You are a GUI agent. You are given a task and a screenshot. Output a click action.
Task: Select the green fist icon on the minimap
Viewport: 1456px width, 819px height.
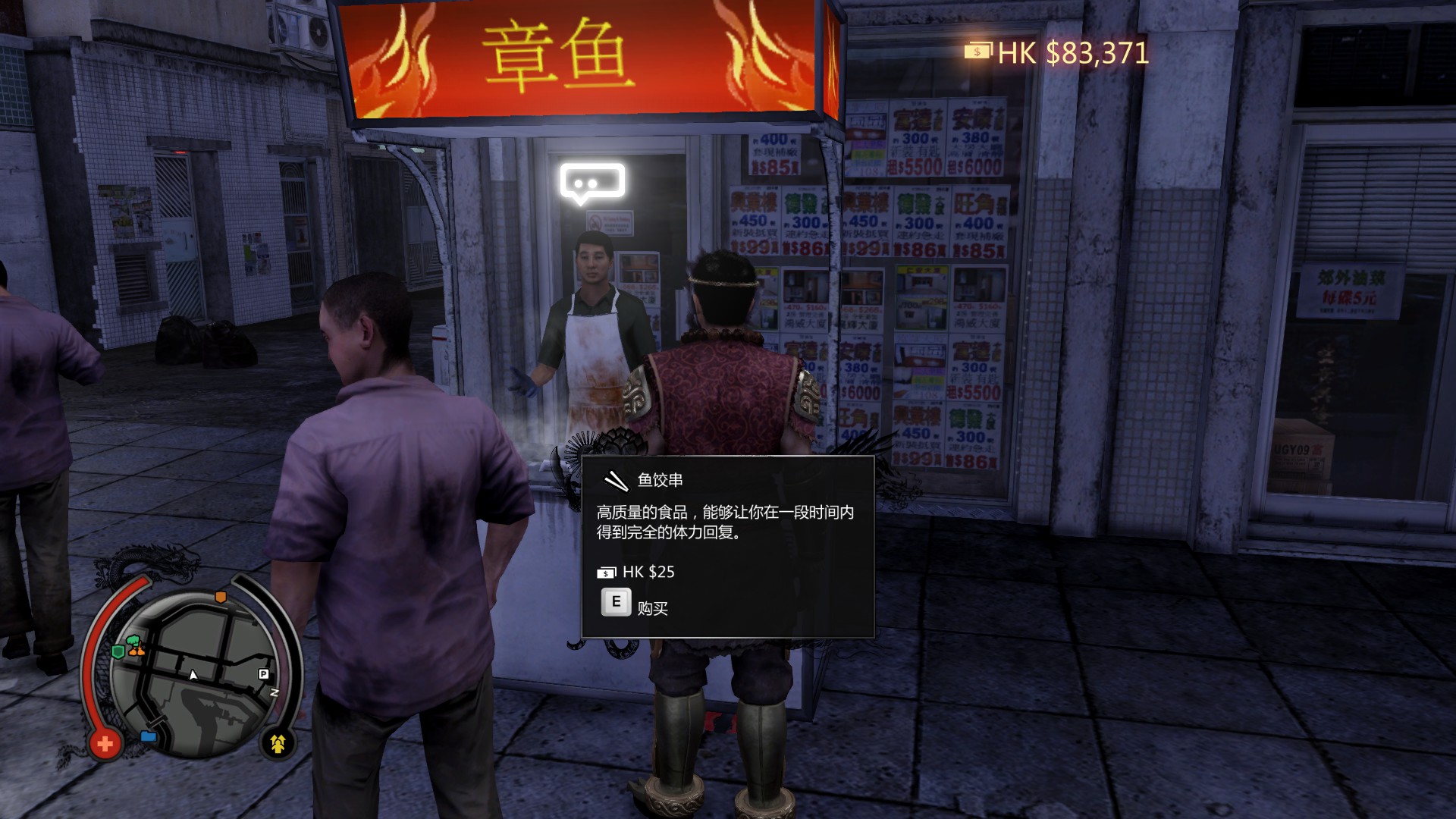133,639
